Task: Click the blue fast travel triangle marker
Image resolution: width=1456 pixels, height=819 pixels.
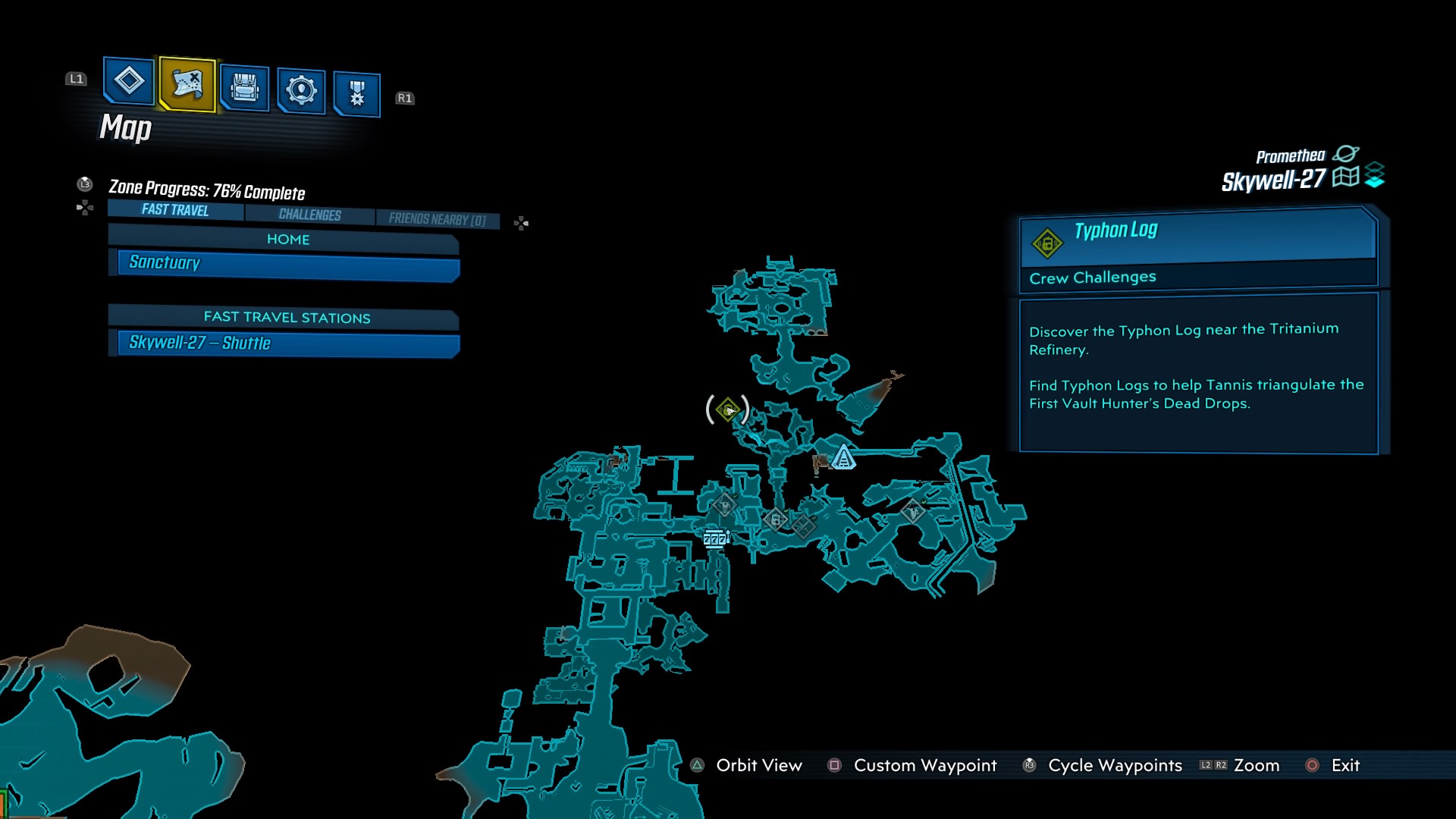Action: 844,458
